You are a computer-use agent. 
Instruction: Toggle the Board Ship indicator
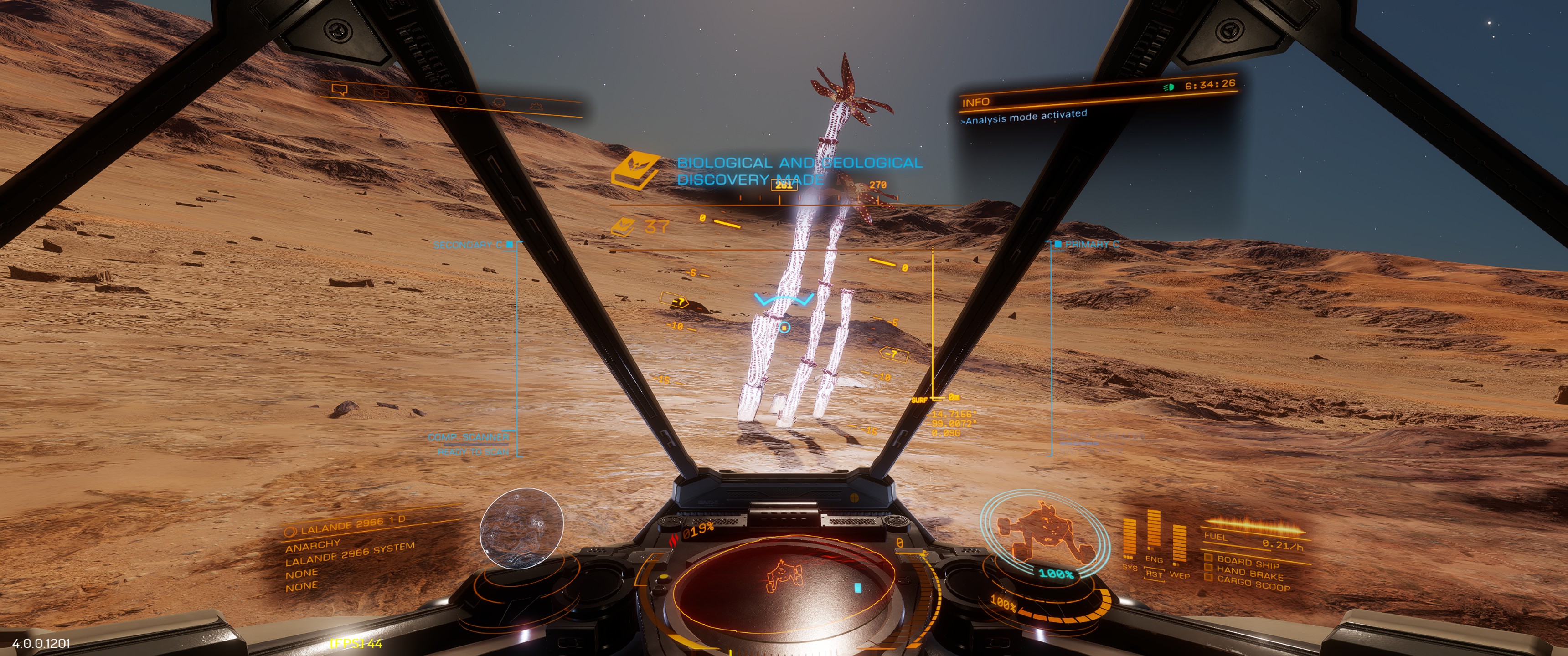(x=1247, y=562)
